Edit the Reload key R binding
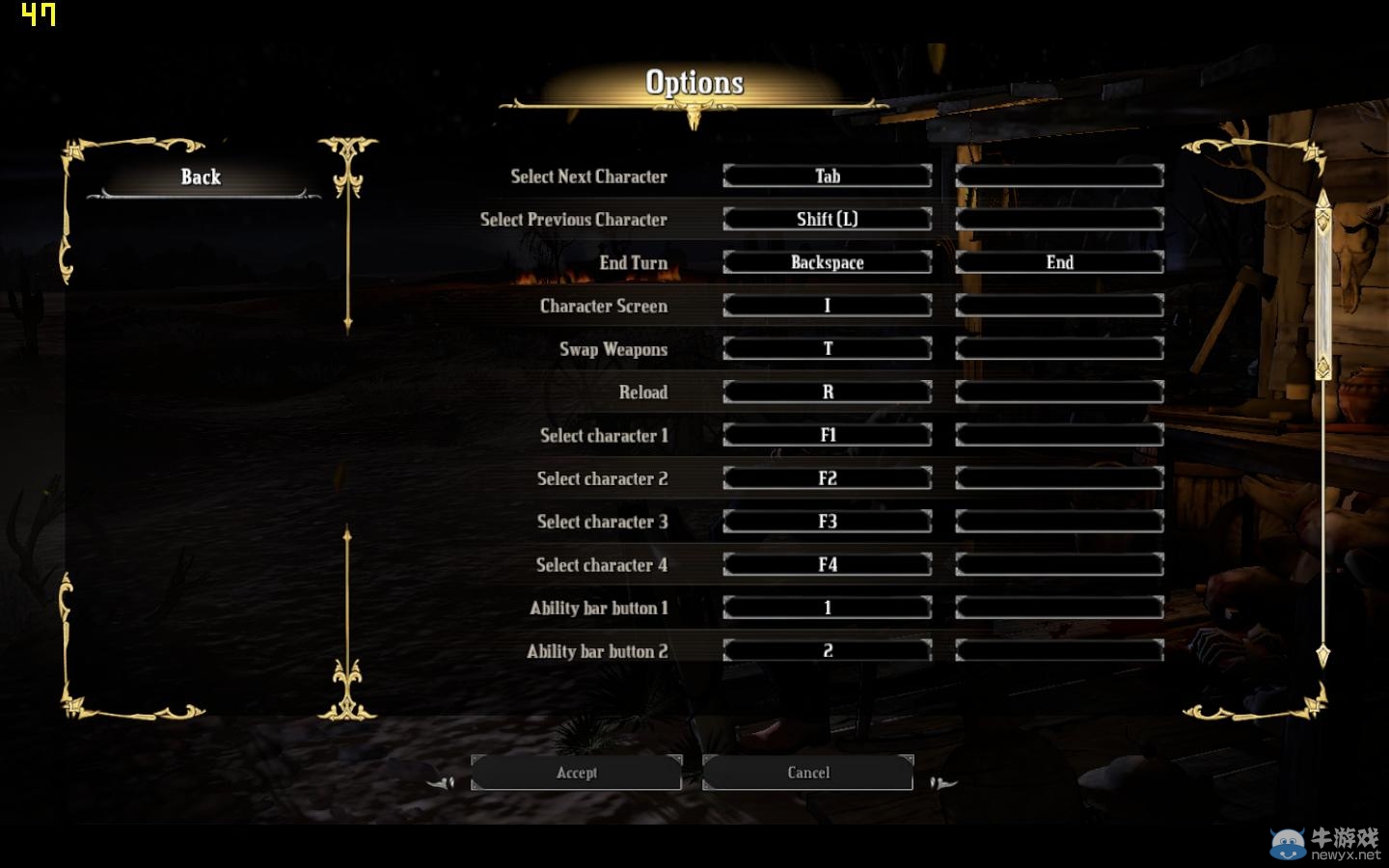This screenshot has width=1389, height=868. [x=827, y=392]
